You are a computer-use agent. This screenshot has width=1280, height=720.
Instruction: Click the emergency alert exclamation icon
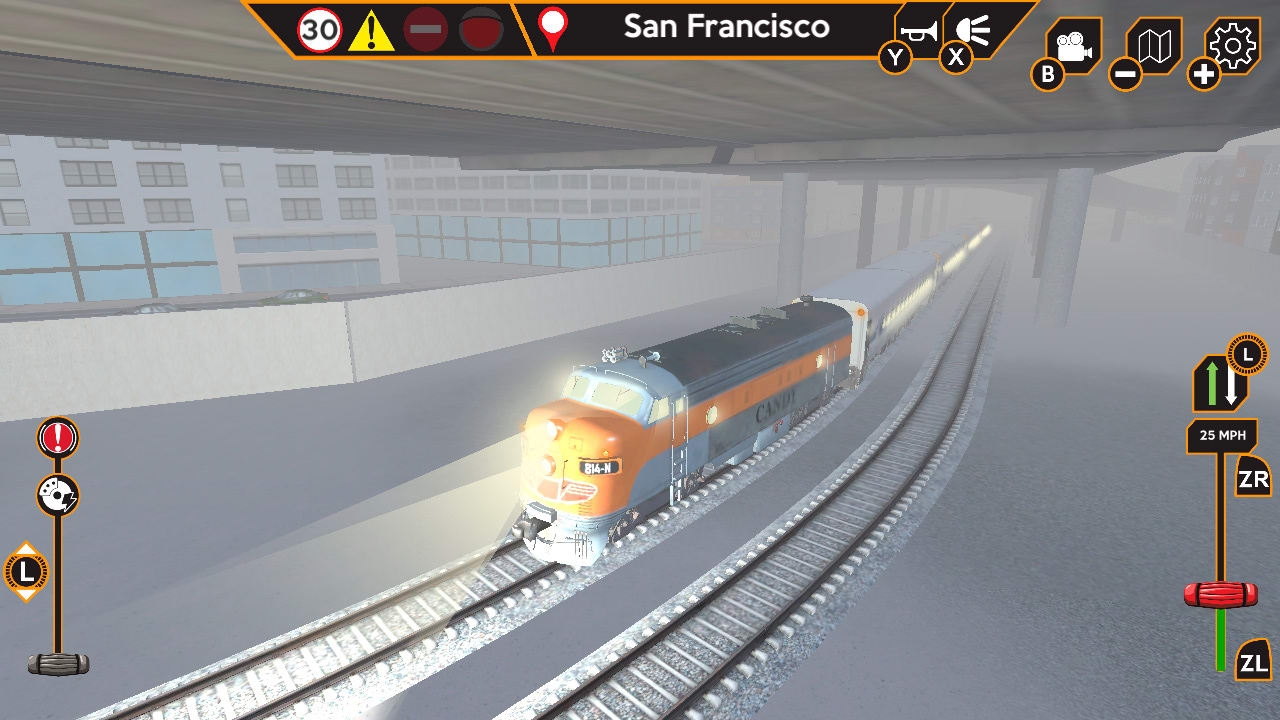[x=55, y=437]
